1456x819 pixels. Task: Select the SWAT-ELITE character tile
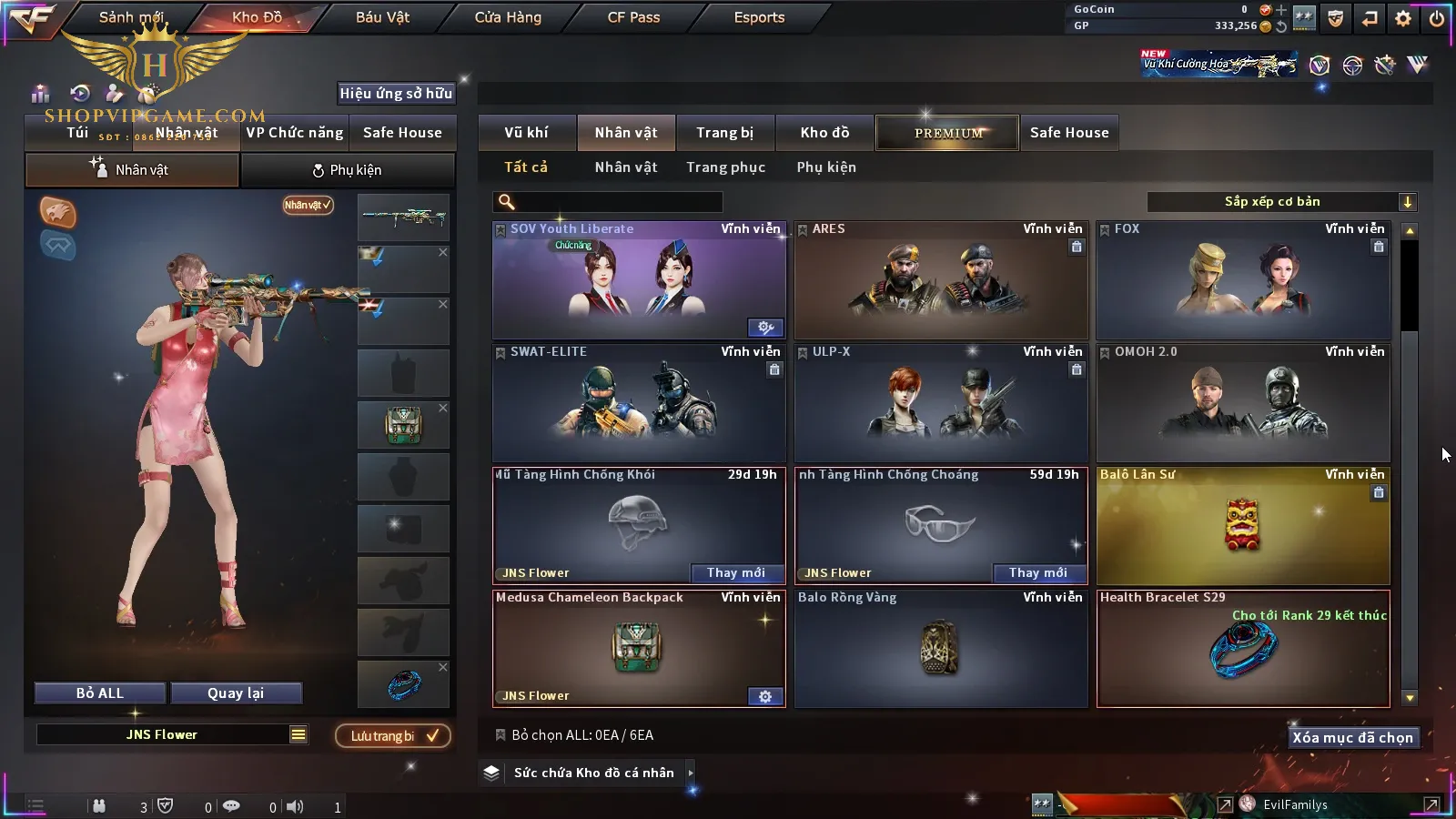639,403
